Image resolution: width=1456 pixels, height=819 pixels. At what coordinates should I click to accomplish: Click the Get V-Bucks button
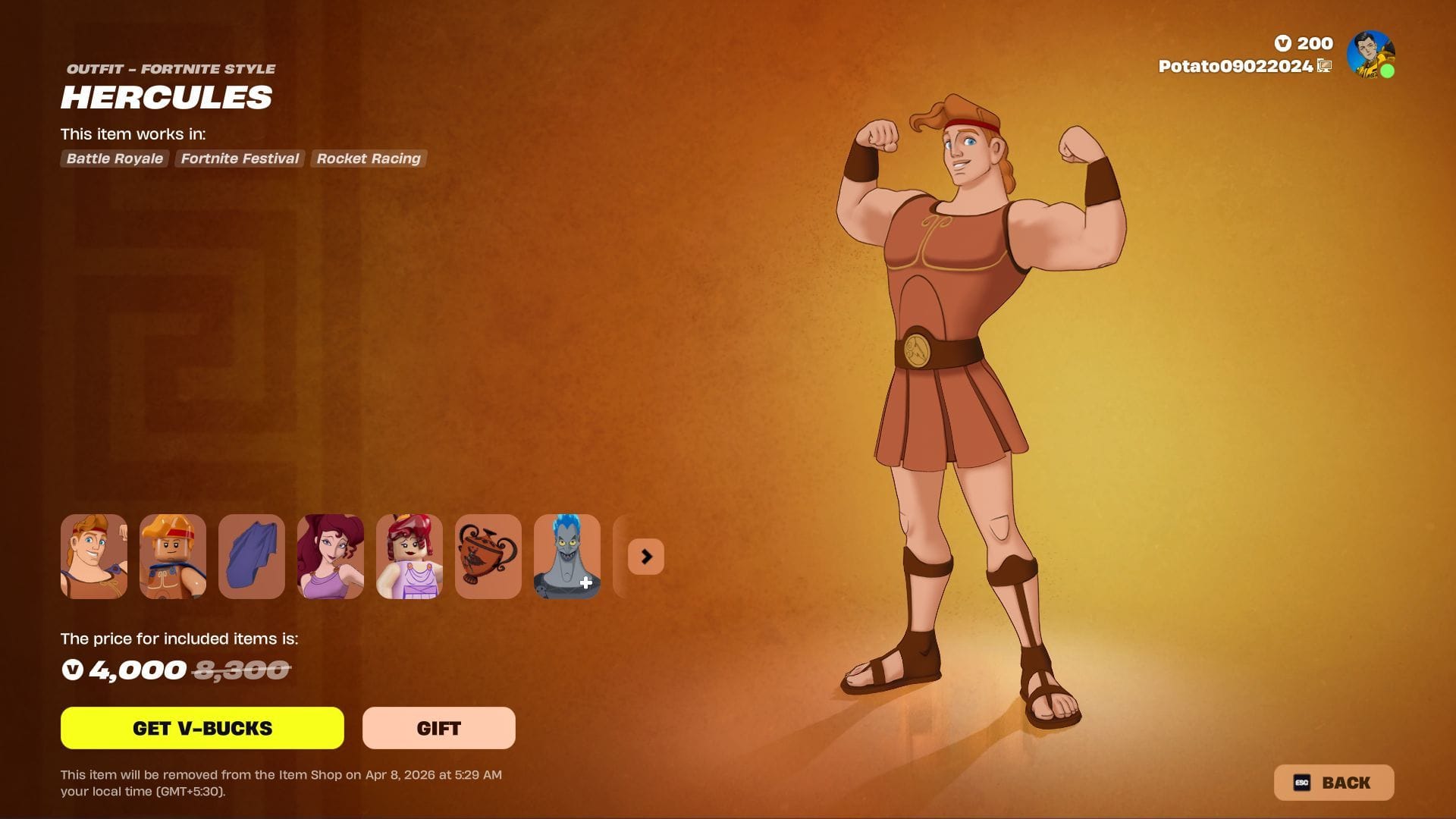point(202,728)
